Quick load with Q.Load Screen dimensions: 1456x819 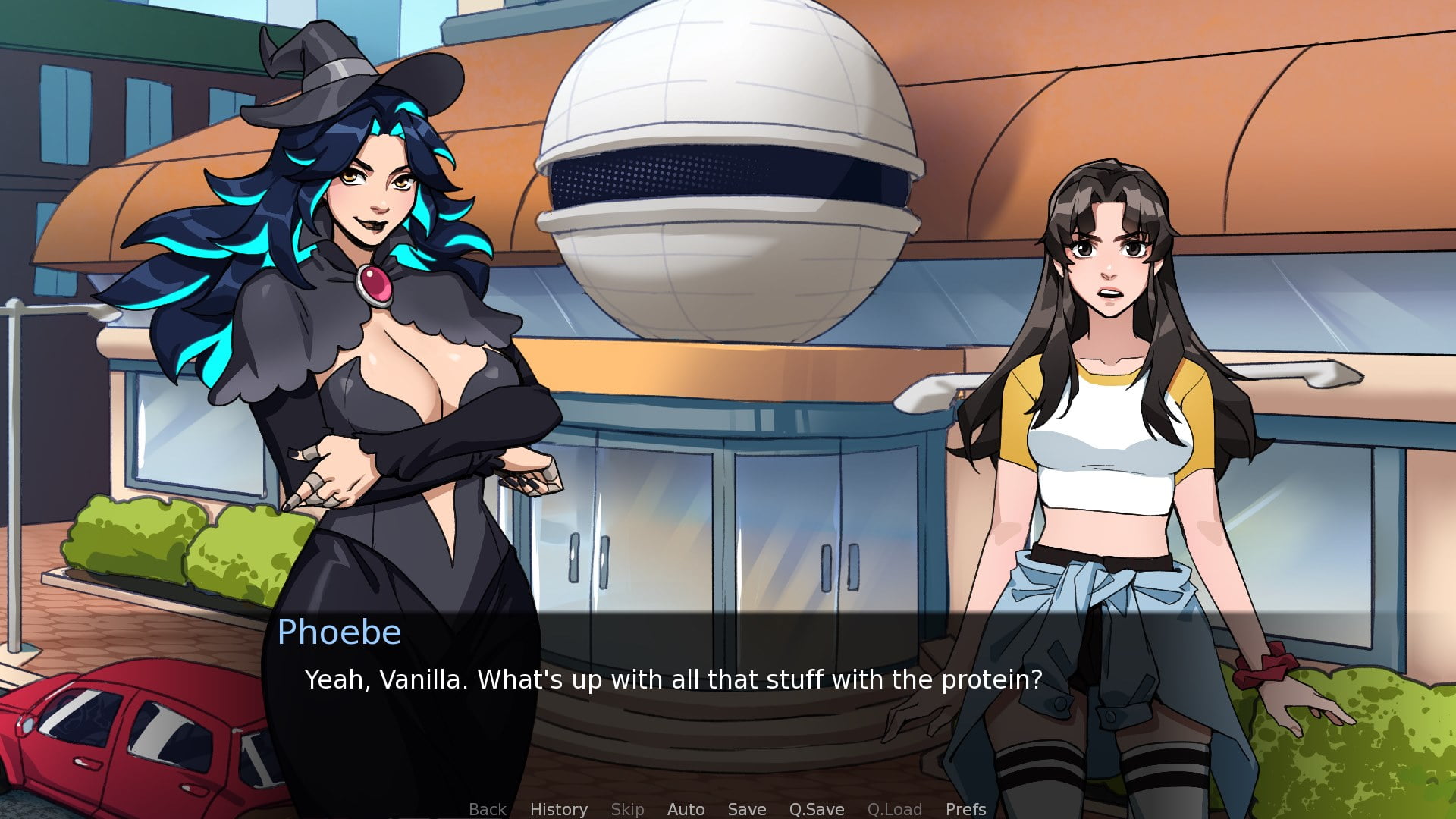click(x=894, y=809)
